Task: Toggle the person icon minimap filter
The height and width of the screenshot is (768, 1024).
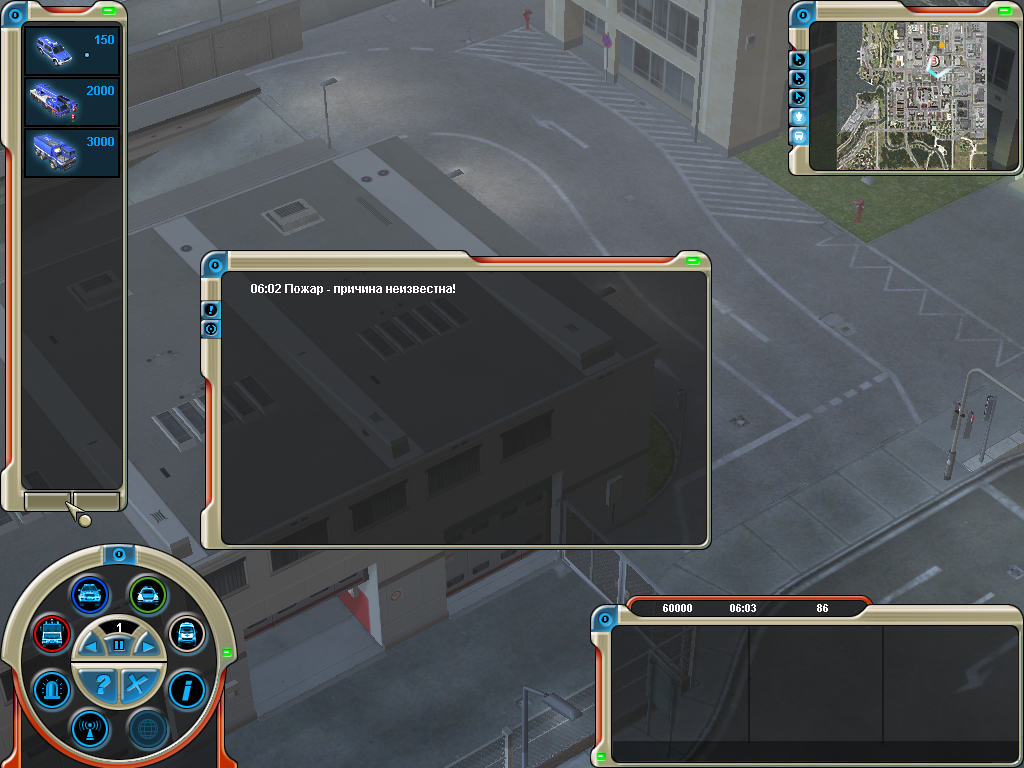Action: pos(799,116)
